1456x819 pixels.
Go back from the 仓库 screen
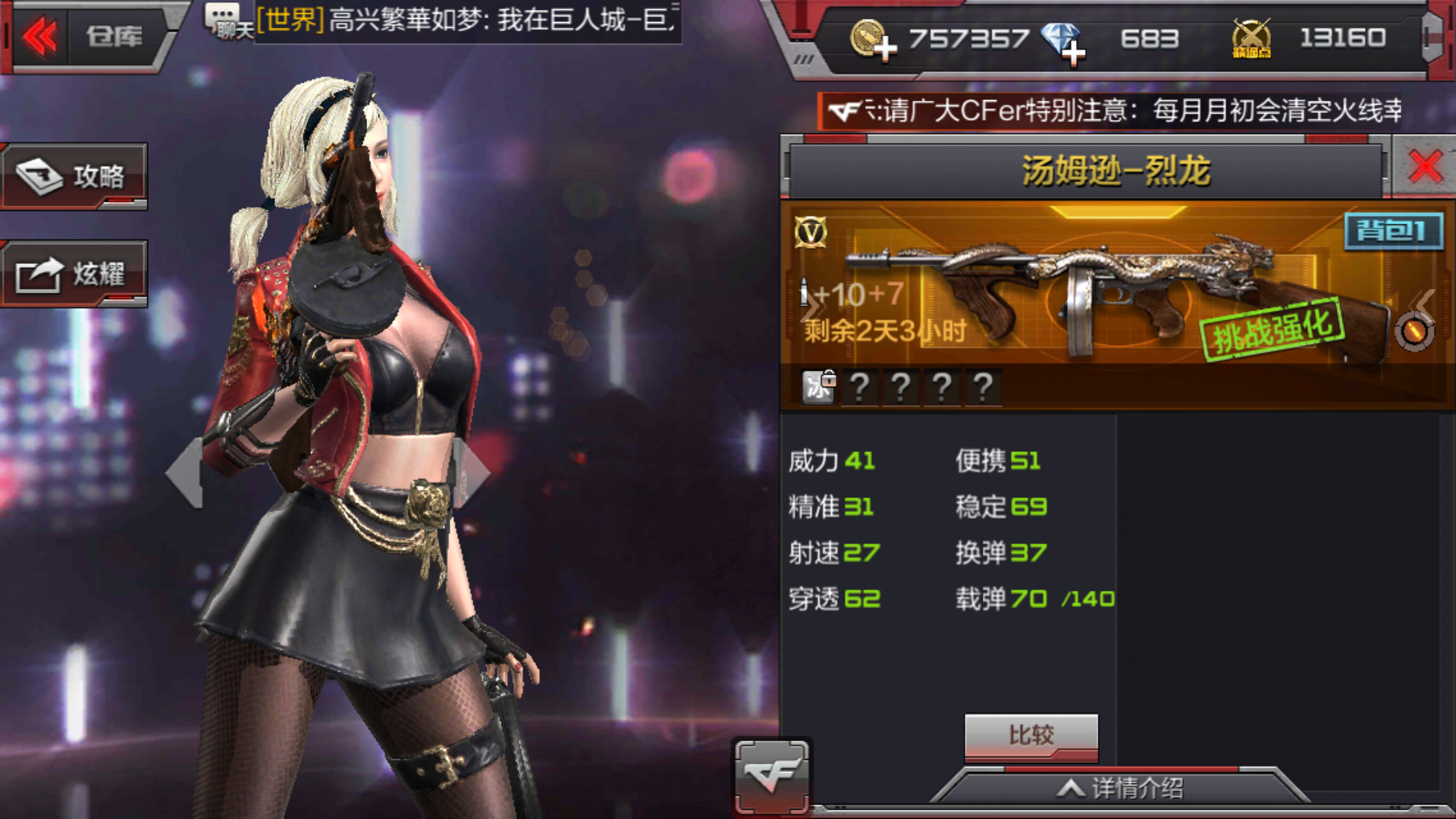coord(41,36)
